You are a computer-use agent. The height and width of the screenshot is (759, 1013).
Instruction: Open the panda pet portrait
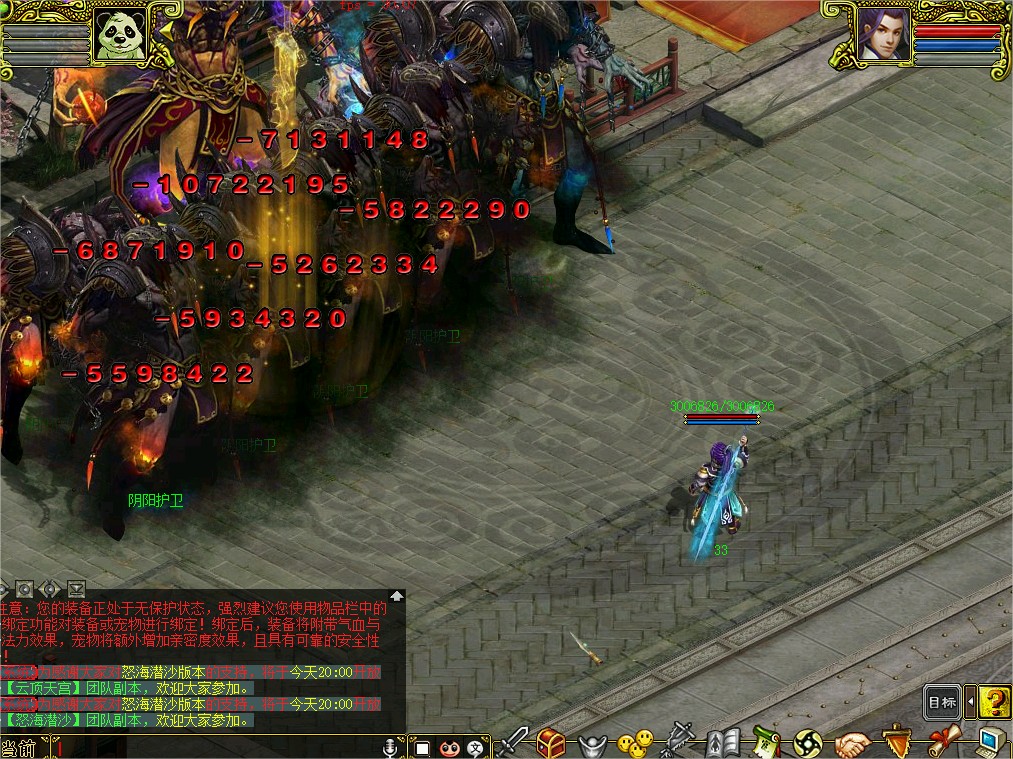coord(121,37)
